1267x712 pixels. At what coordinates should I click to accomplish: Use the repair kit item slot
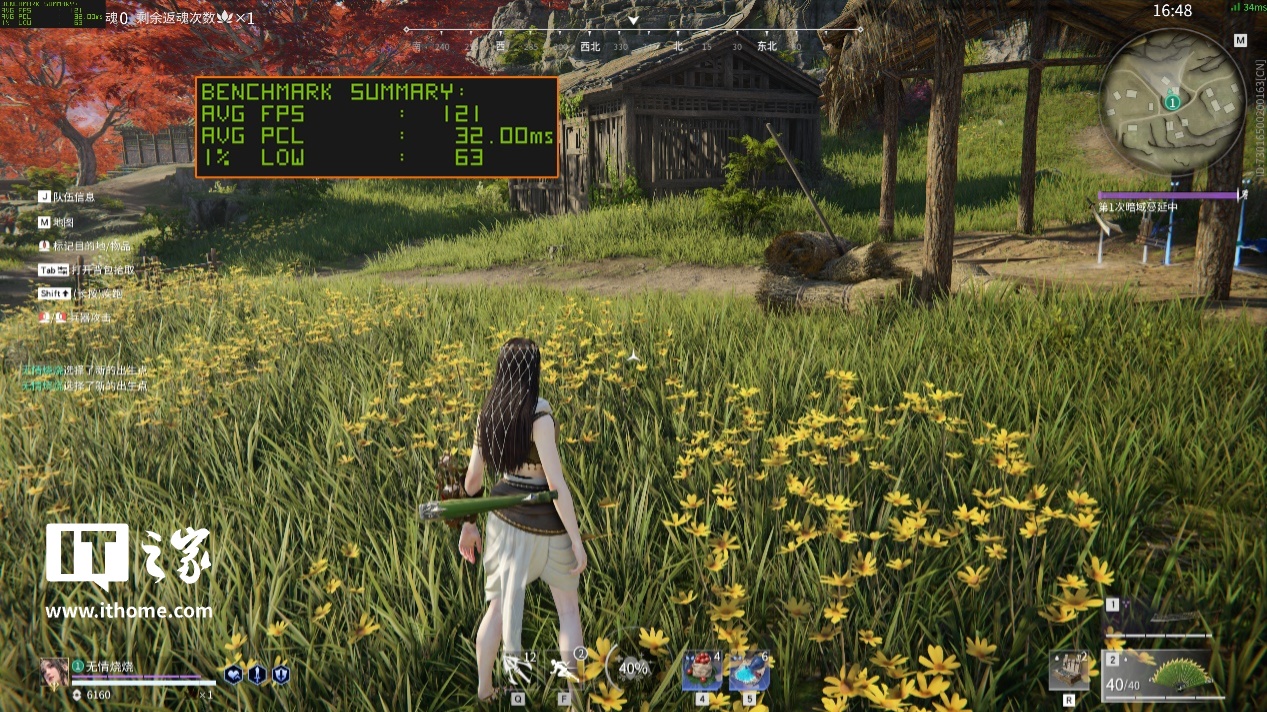coord(1069,670)
